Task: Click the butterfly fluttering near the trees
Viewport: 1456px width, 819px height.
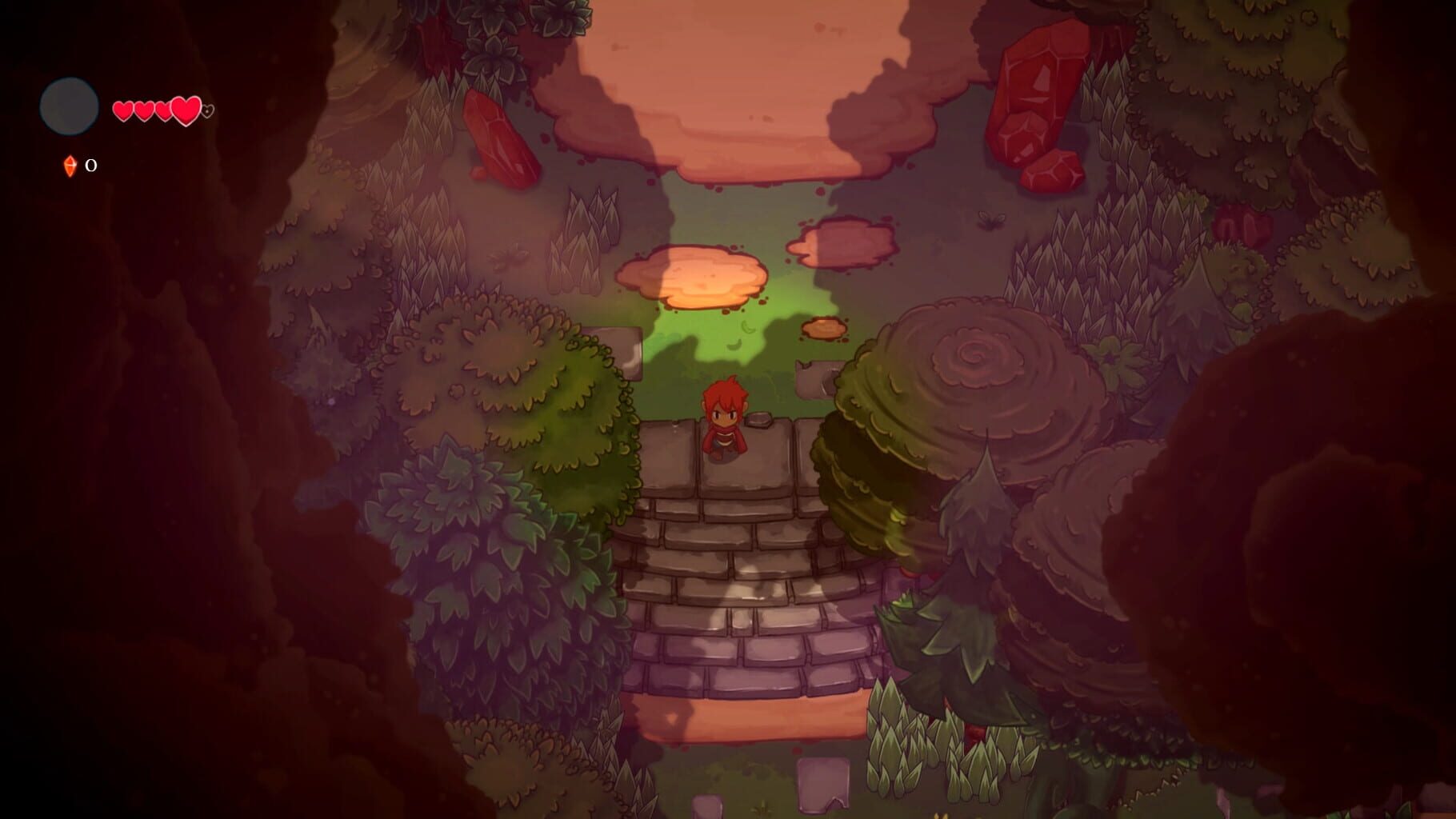Action: [x=992, y=222]
